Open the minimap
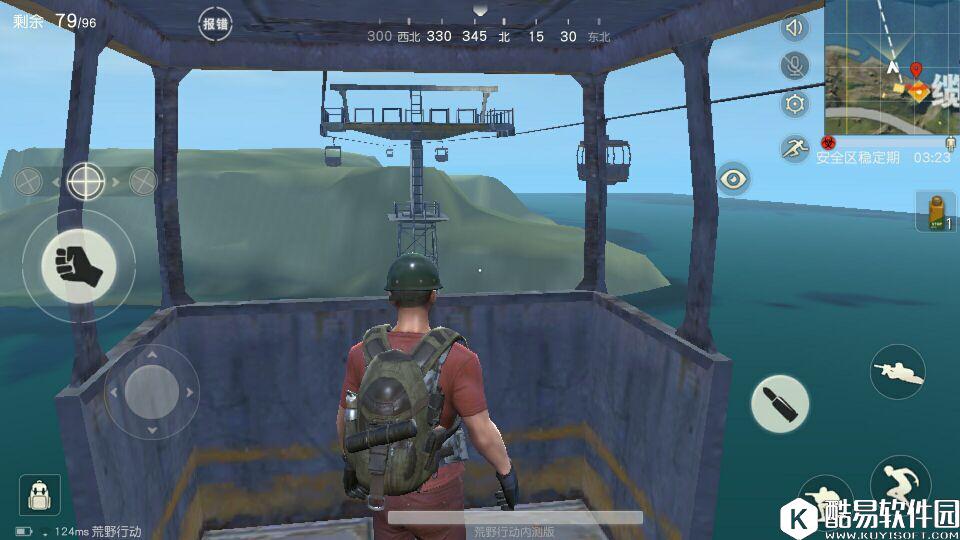Screen dimensions: 960x540 891,67
